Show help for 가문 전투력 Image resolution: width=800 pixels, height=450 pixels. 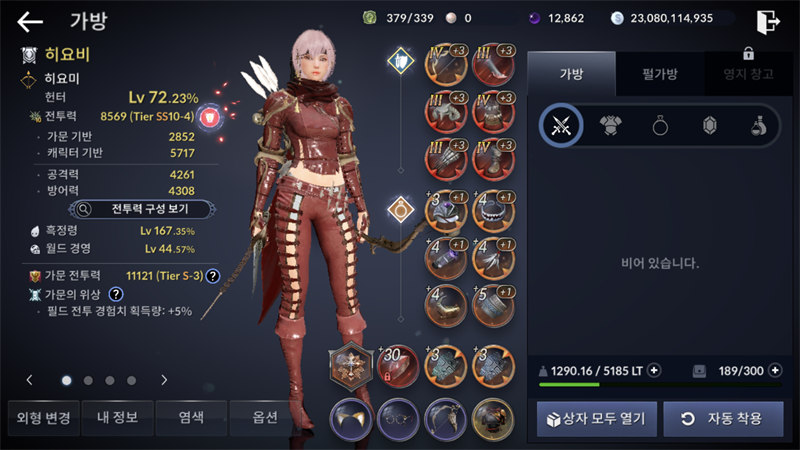pyautogui.click(x=212, y=275)
